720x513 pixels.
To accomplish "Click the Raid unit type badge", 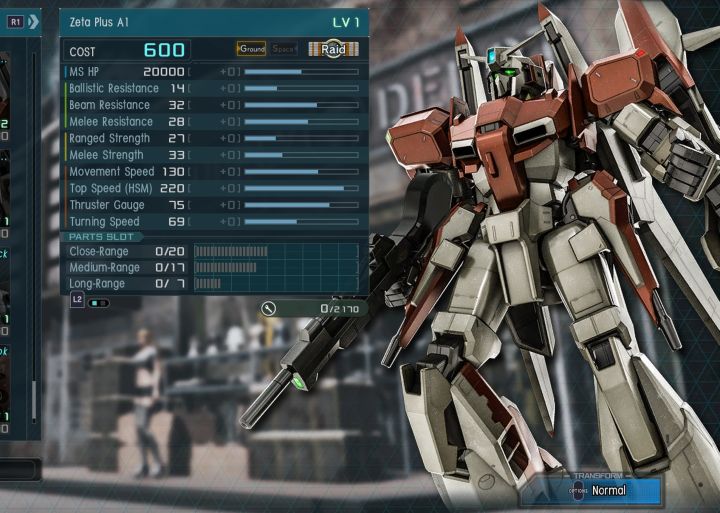I will [333, 48].
